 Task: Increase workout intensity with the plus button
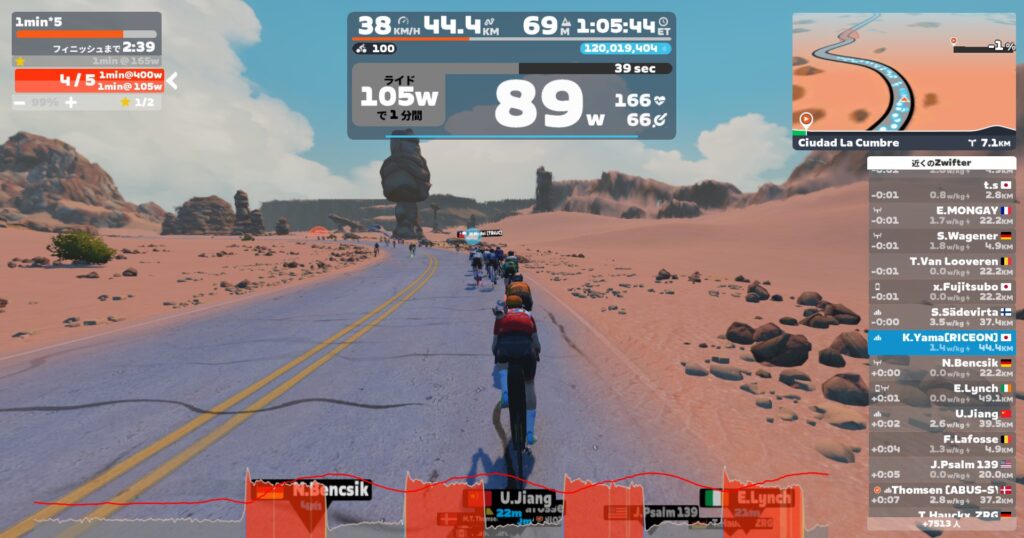(71, 102)
